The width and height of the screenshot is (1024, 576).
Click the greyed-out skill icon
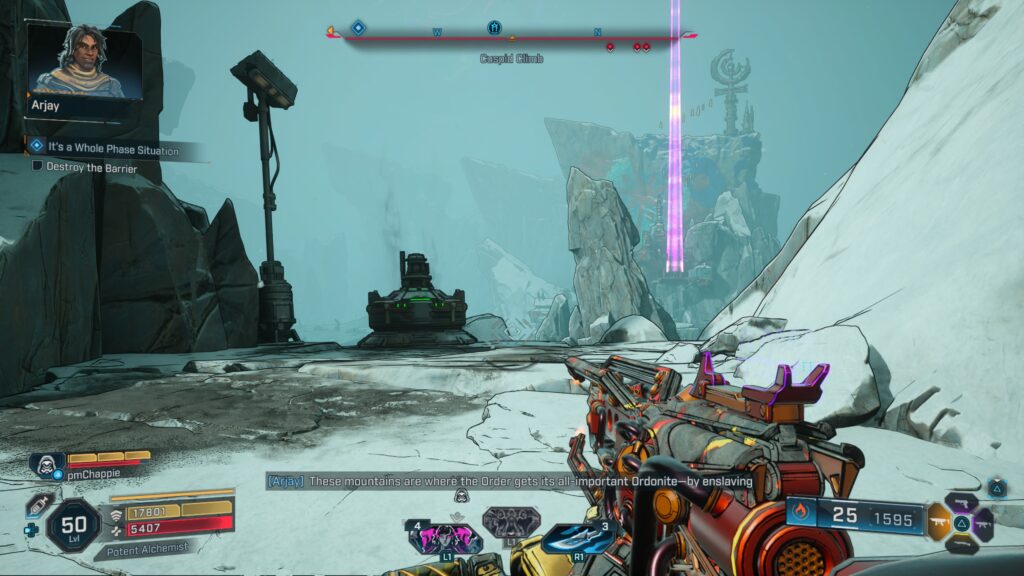click(510, 522)
